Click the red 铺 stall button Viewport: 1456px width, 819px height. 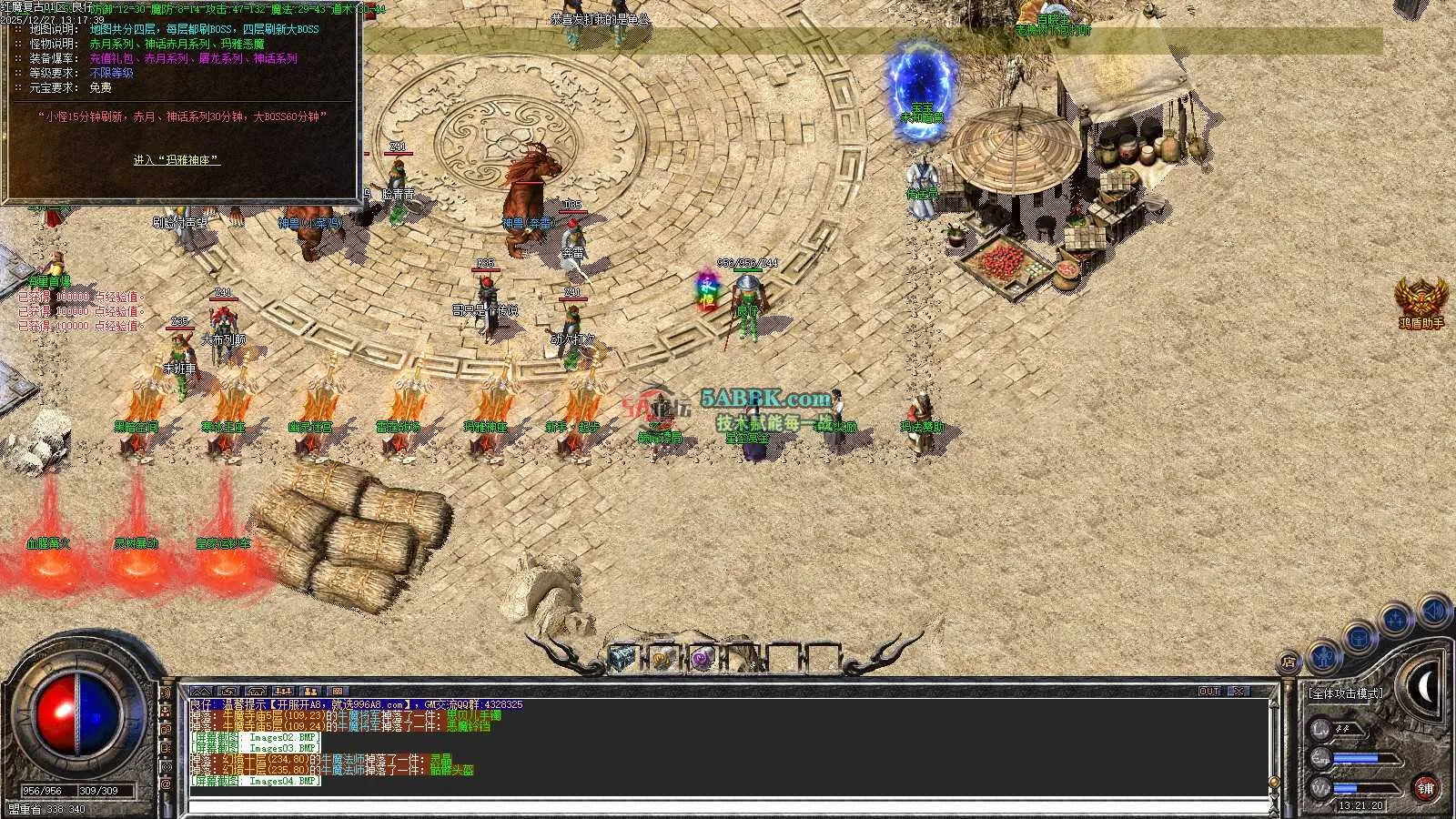click(x=1425, y=787)
